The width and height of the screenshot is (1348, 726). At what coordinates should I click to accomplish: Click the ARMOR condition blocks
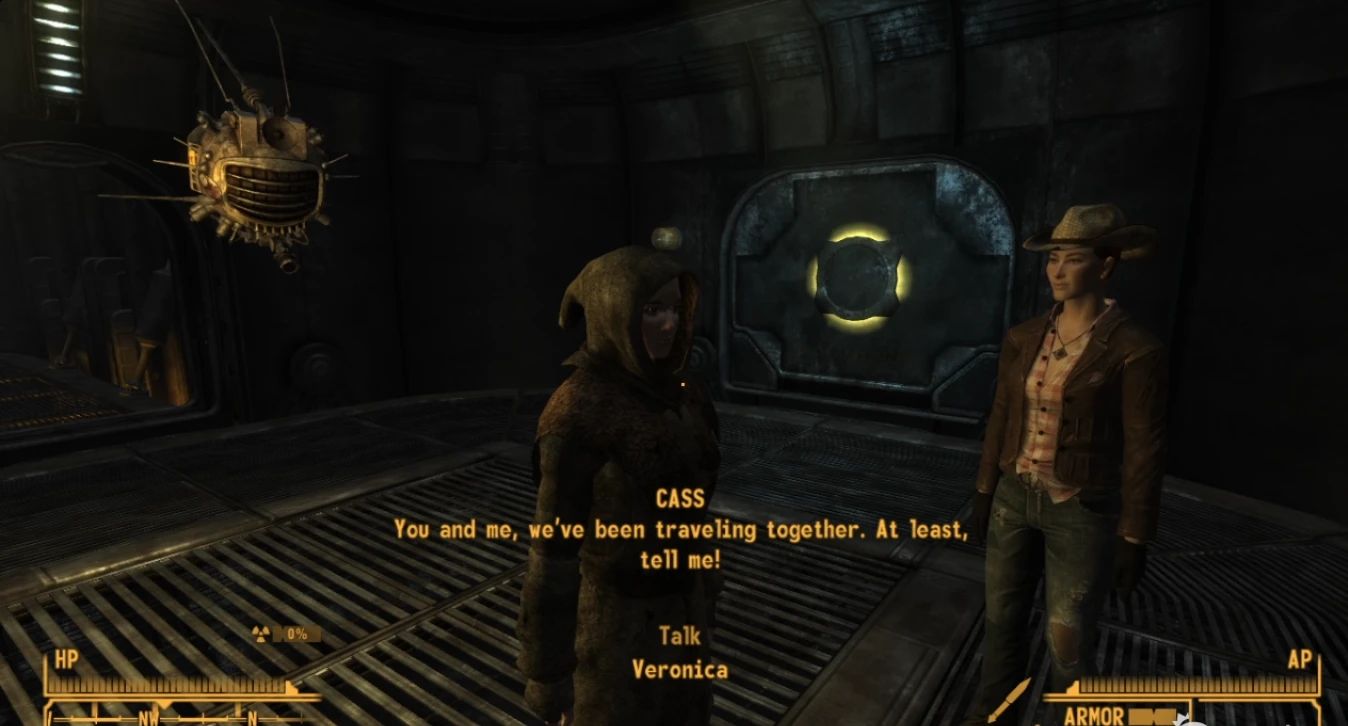(x=1150, y=716)
